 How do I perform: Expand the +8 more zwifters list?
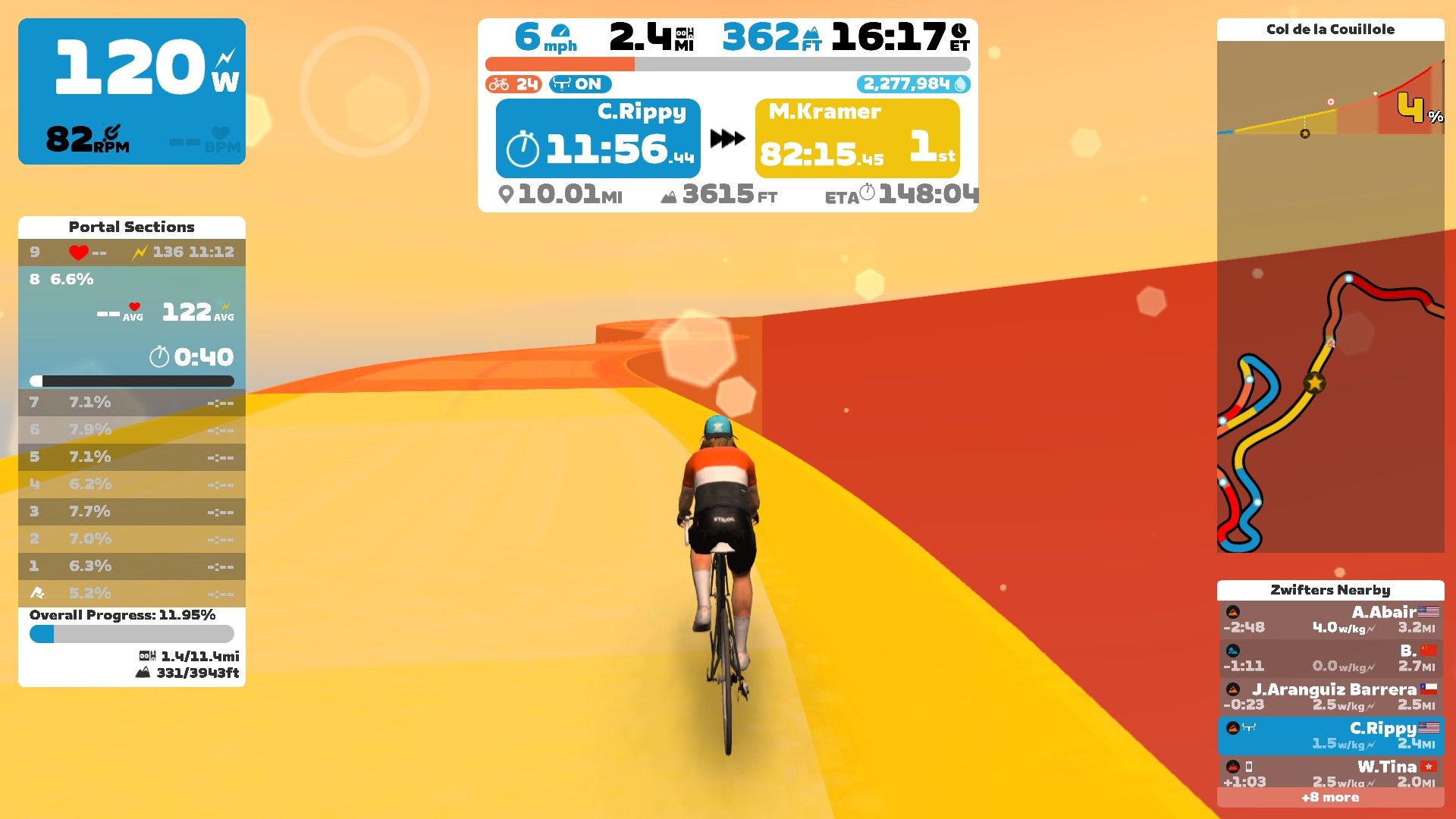1329,798
